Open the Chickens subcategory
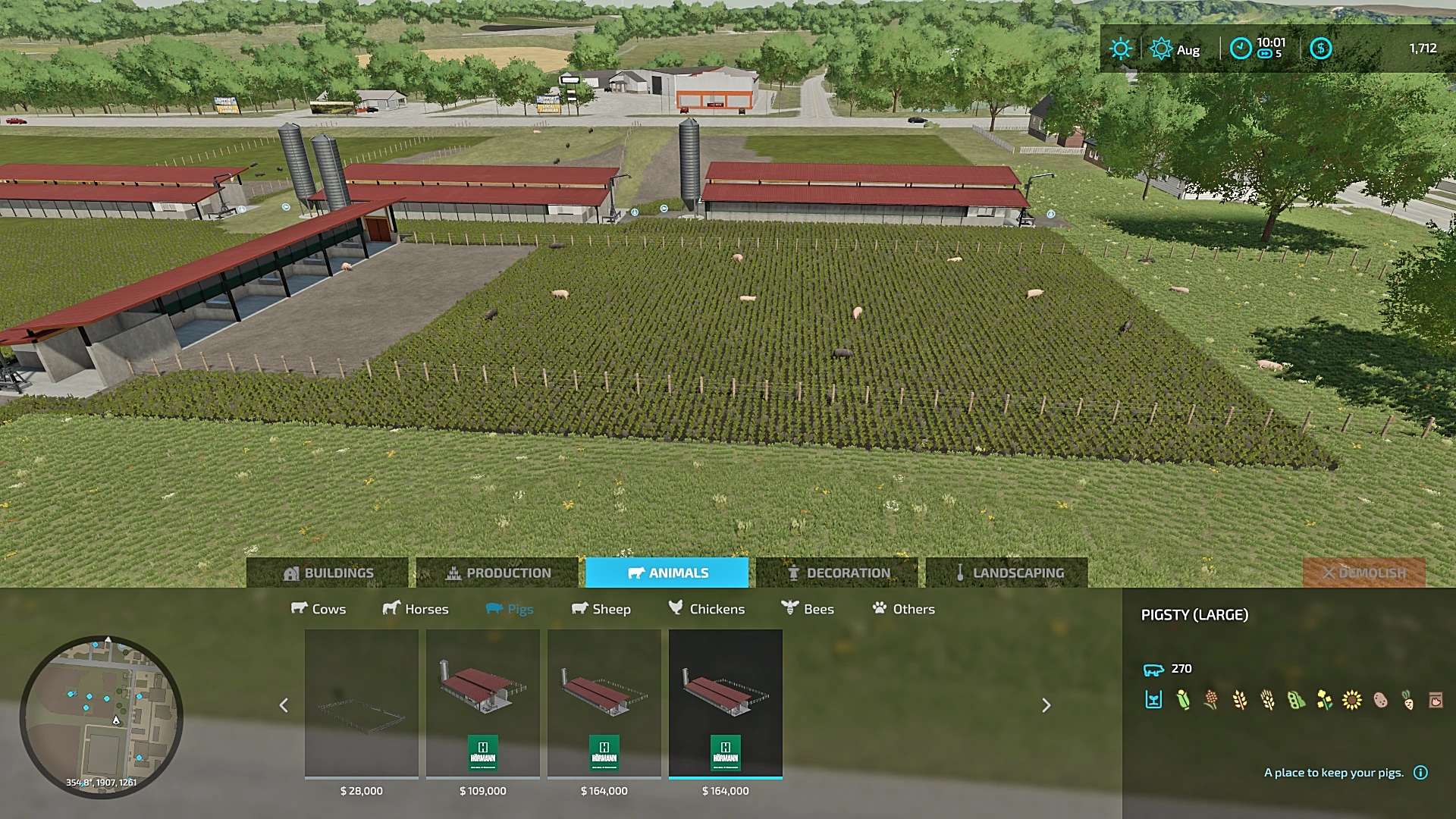1456x819 pixels. coord(707,609)
